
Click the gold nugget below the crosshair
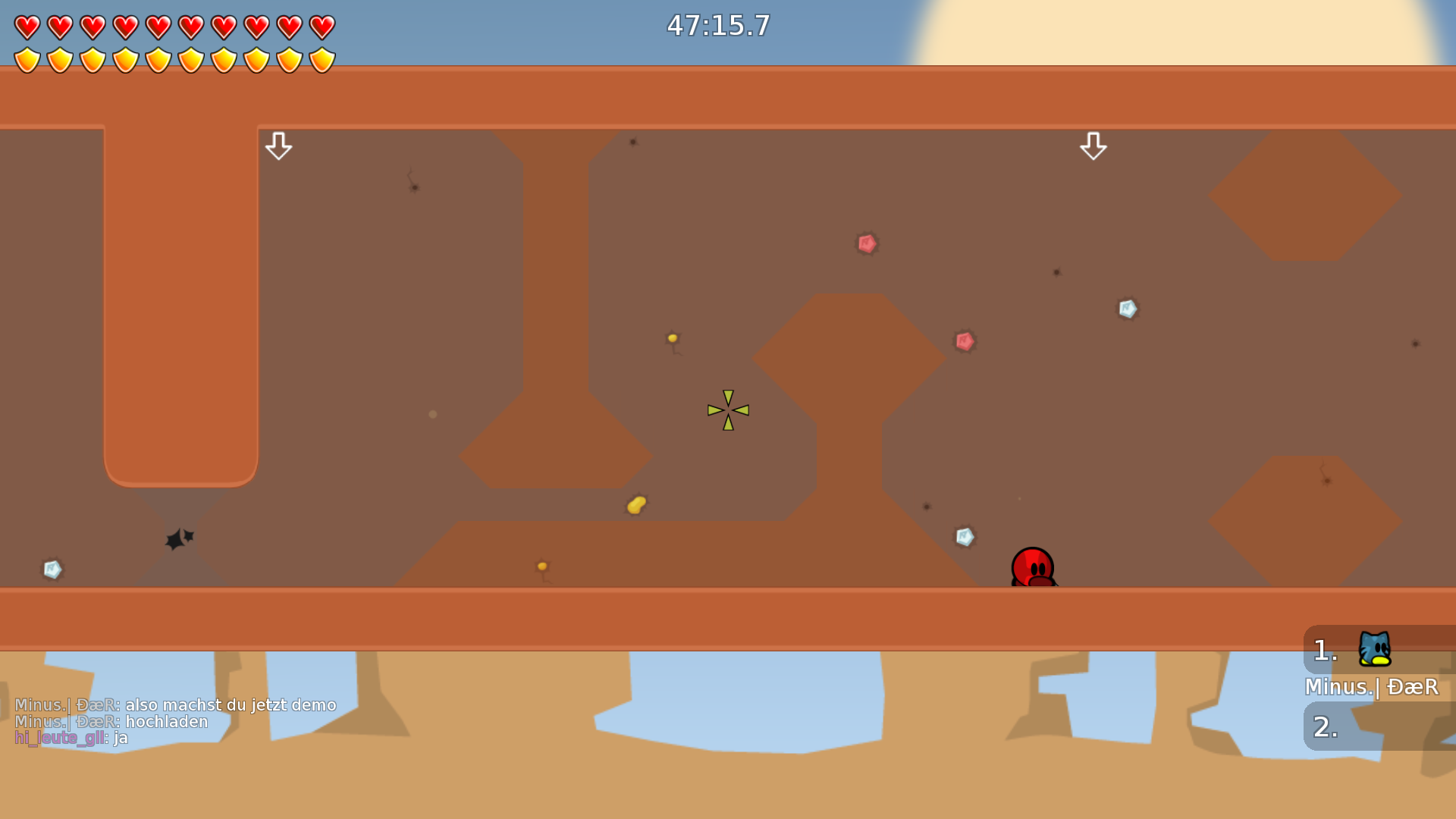coord(637,504)
